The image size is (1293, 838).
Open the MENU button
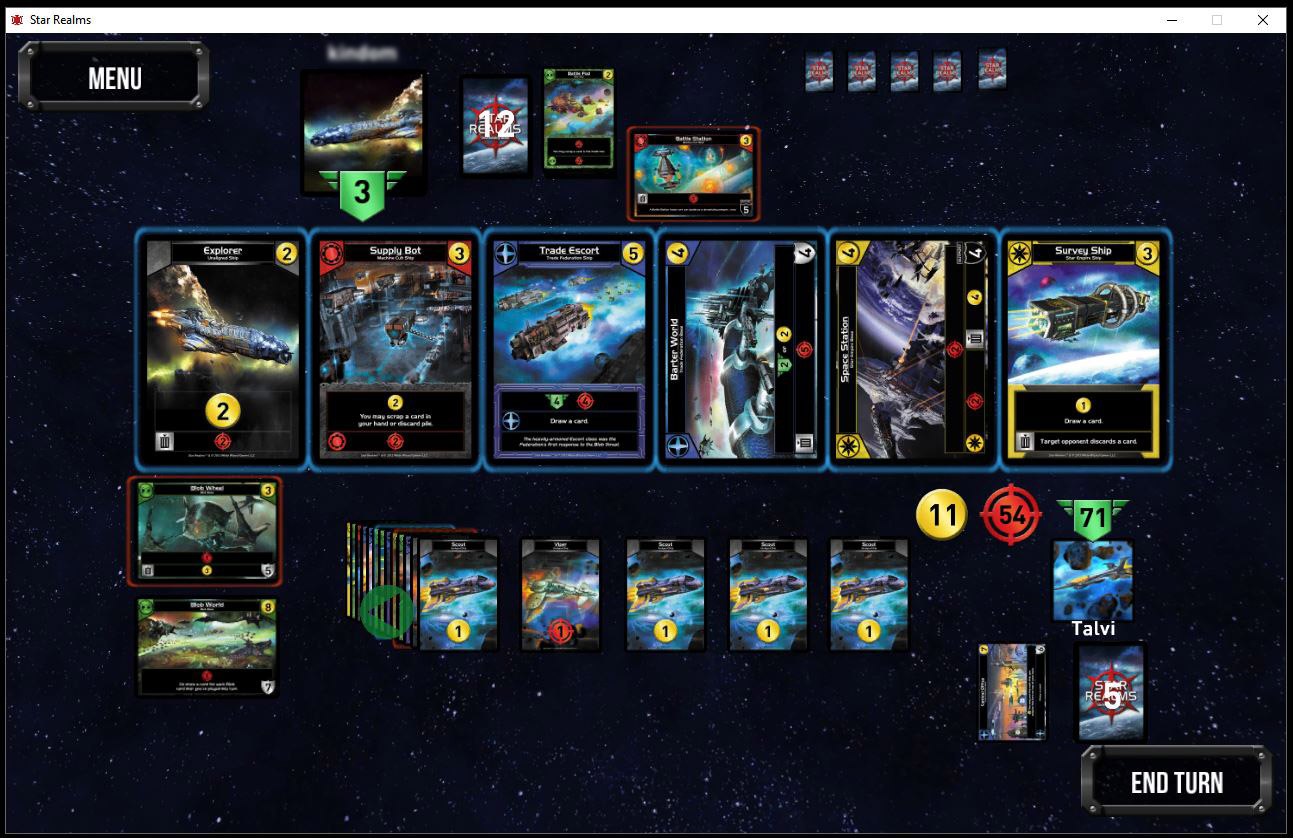(x=114, y=78)
